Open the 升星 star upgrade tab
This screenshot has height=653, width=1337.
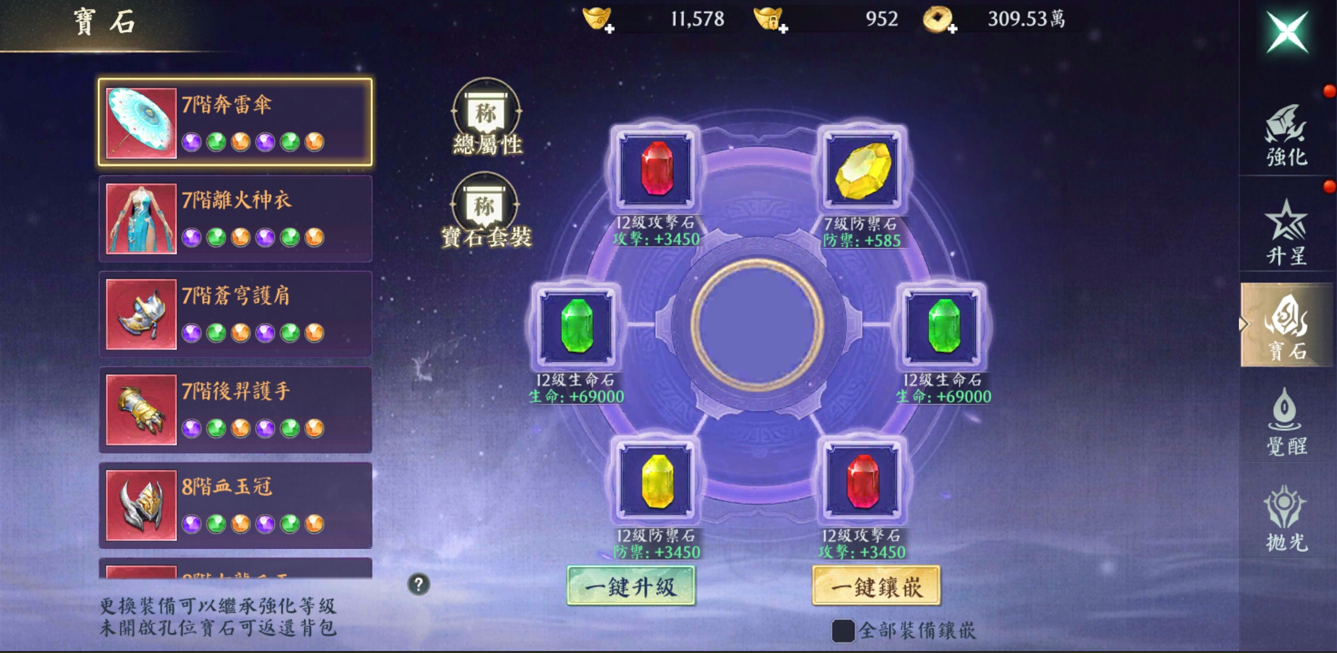1286,232
